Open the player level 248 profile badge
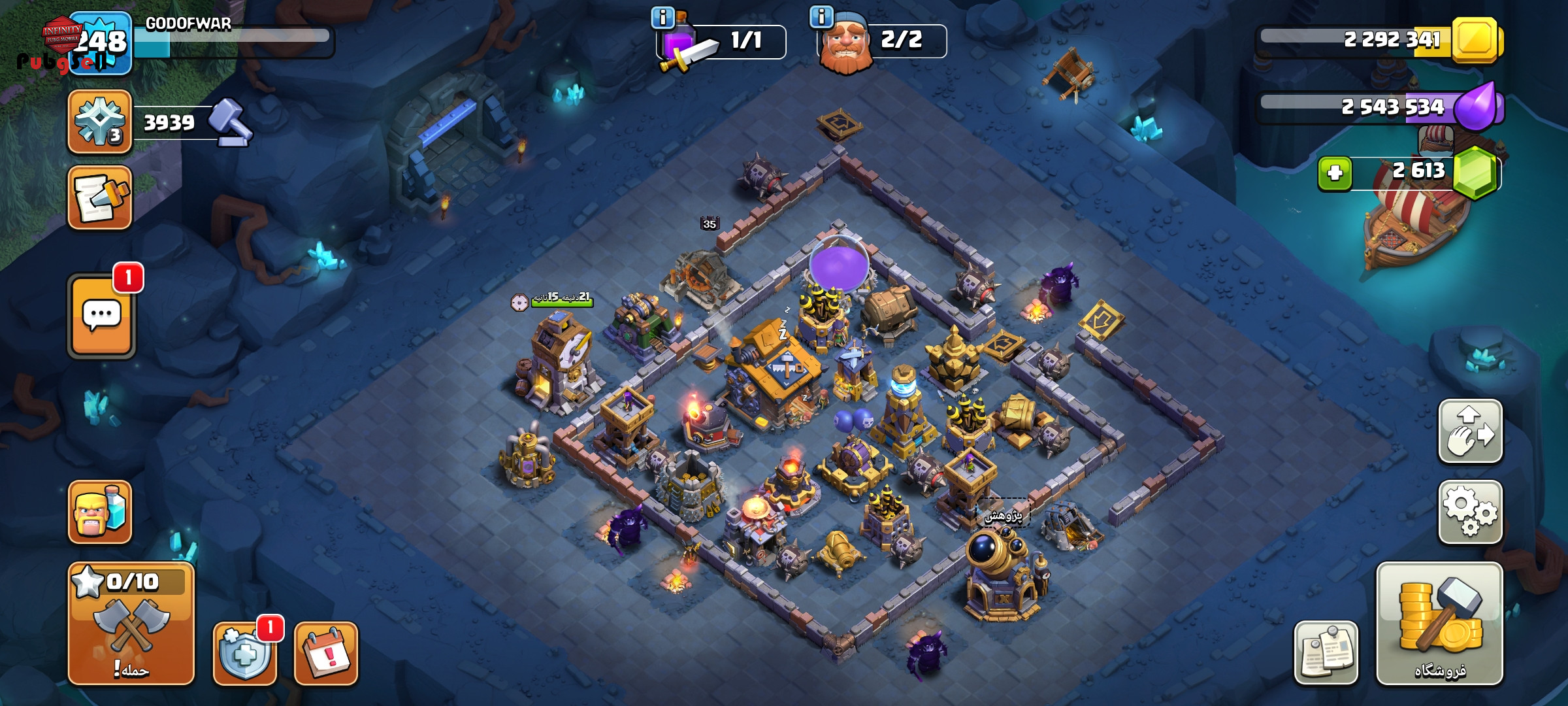1568x706 pixels. (x=100, y=43)
